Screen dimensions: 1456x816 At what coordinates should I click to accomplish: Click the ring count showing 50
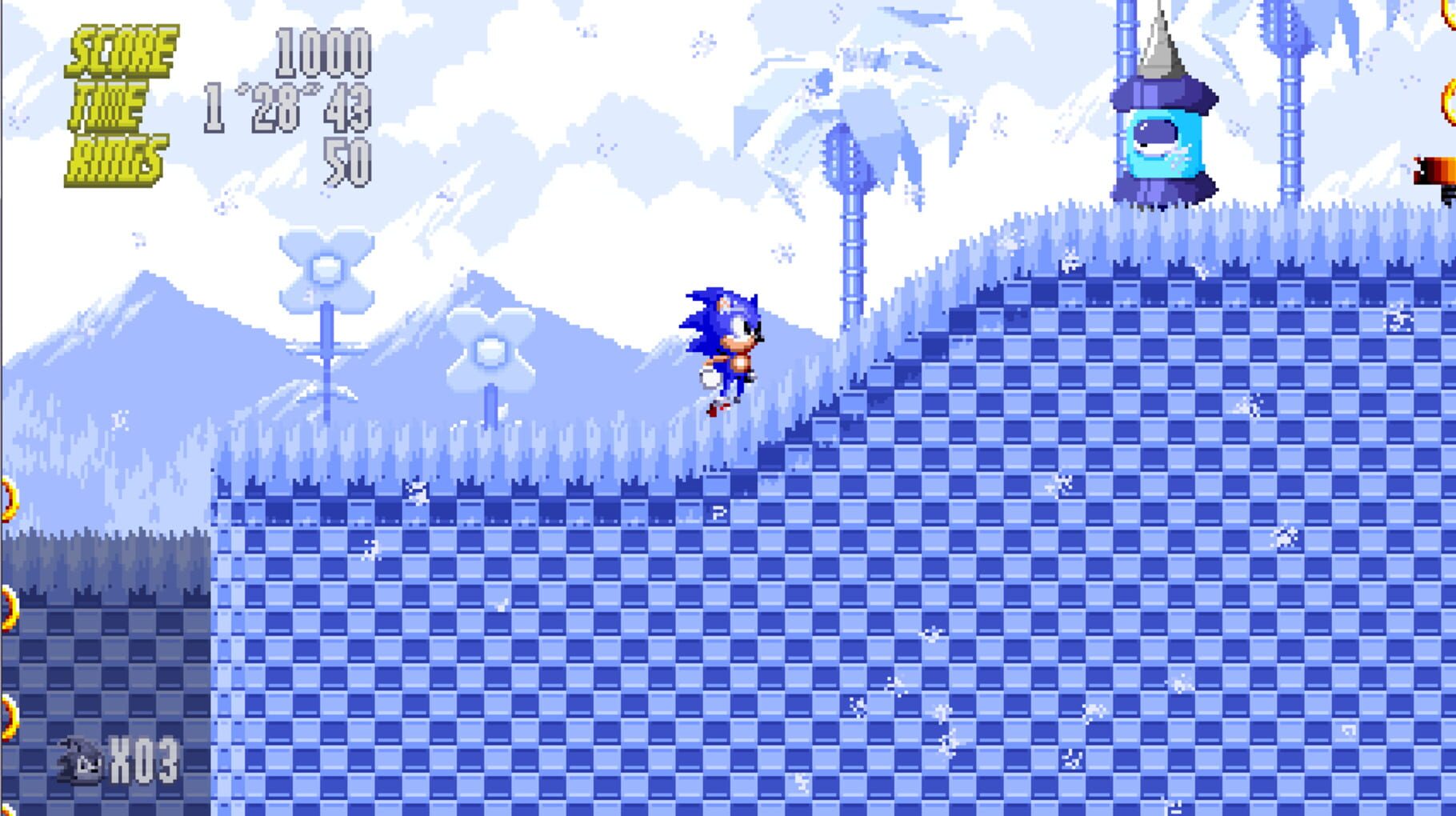tap(344, 160)
